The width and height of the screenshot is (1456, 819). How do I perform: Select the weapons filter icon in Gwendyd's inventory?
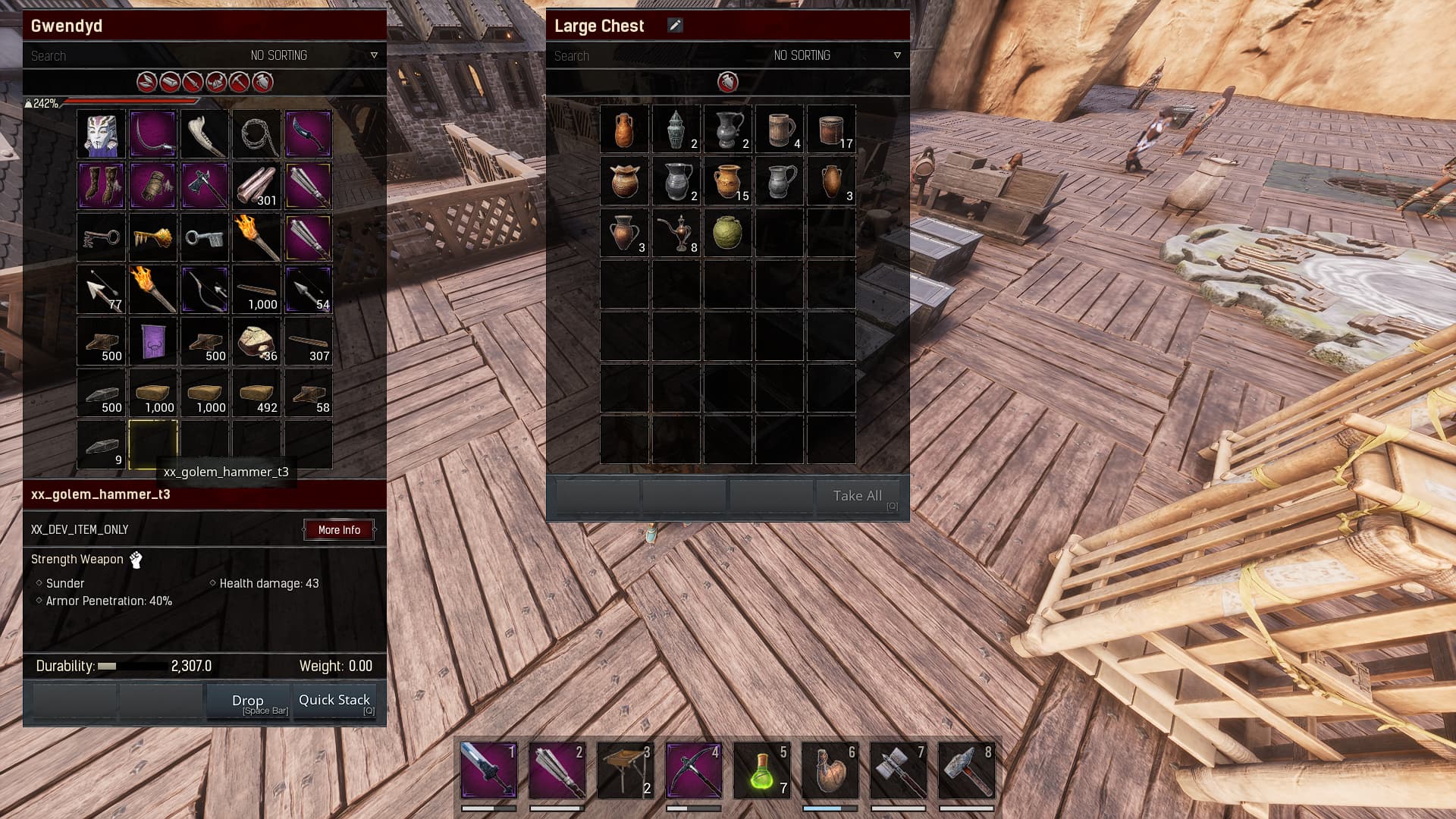[x=192, y=82]
